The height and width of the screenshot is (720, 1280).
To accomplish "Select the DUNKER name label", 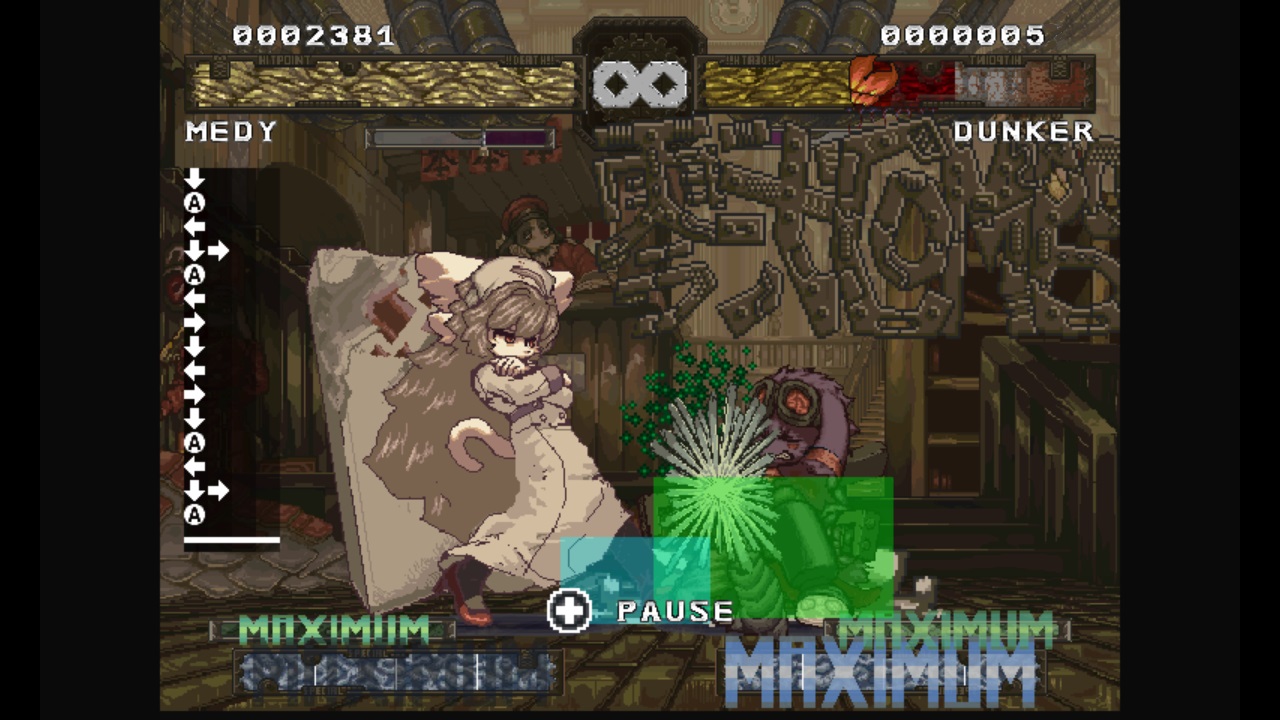I will point(1024,131).
